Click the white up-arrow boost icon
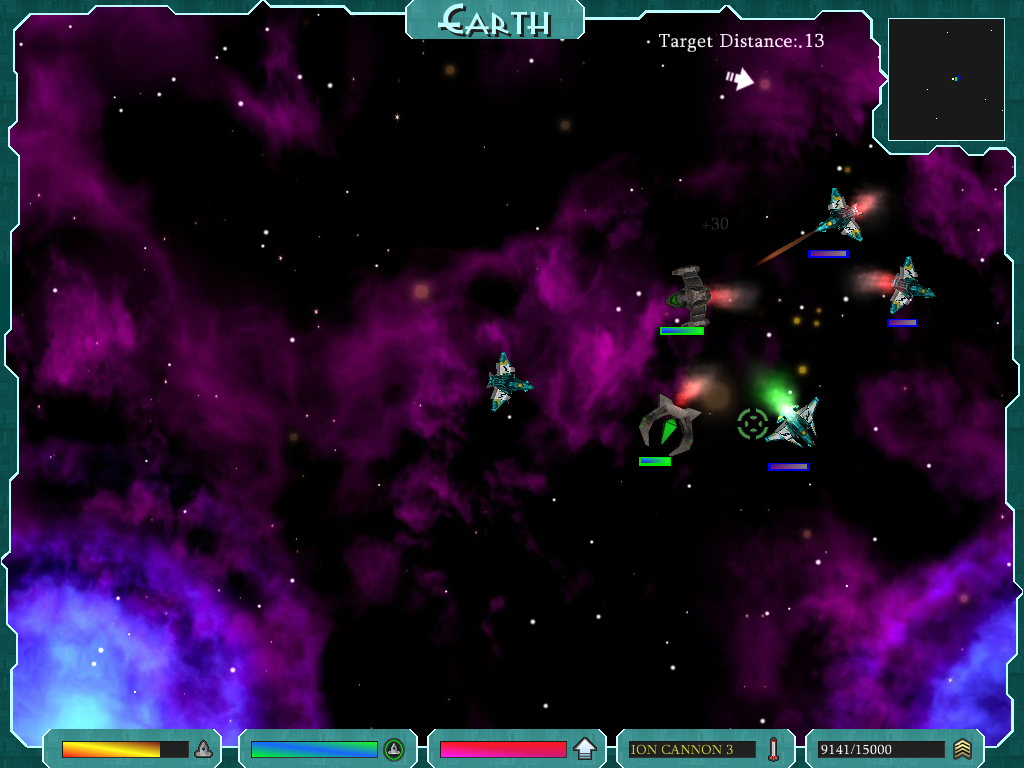Image resolution: width=1024 pixels, height=768 pixels. pos(585,749)
